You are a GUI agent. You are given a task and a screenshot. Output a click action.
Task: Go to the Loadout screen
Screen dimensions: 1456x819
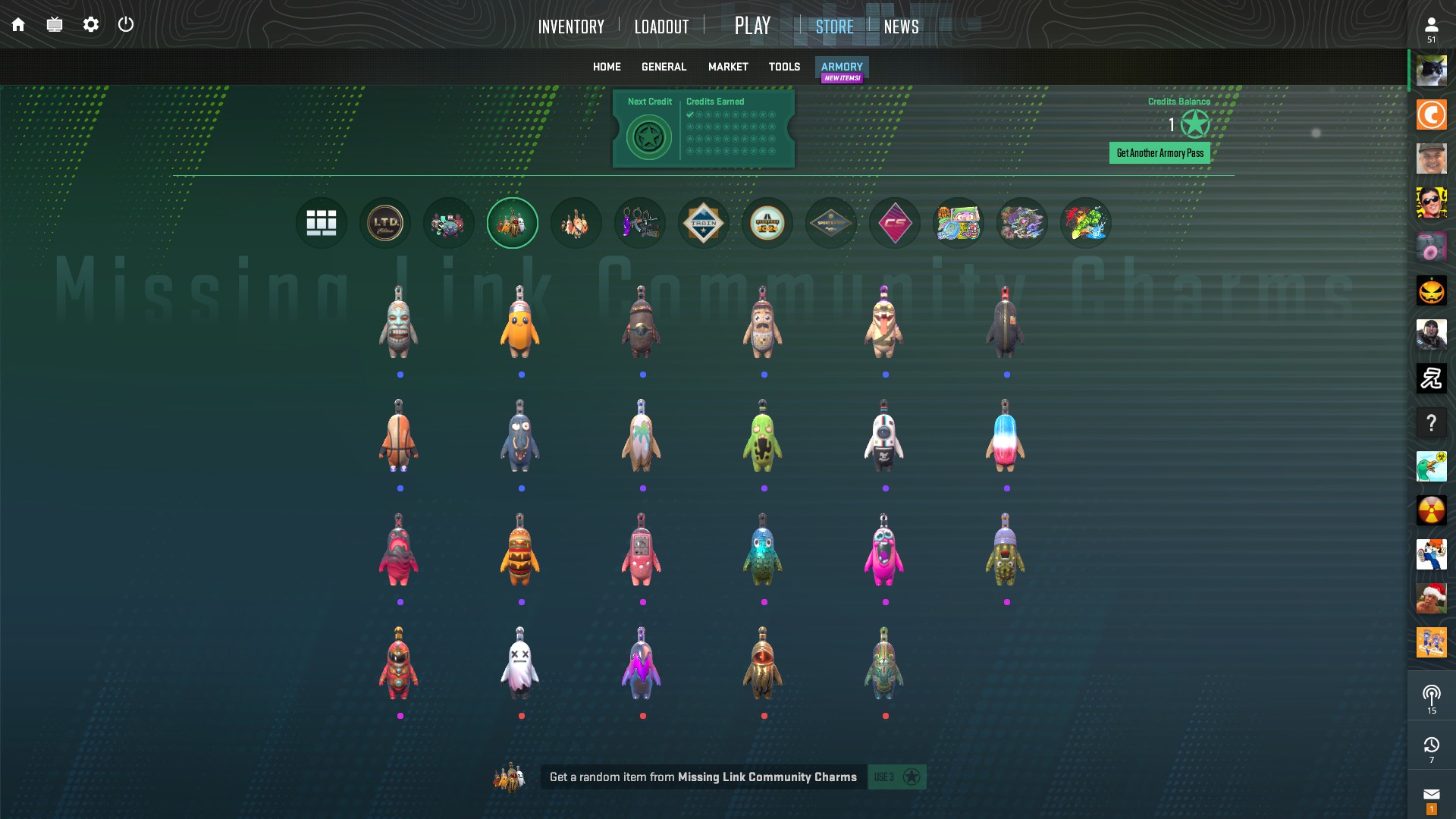(x=661, y=27)
